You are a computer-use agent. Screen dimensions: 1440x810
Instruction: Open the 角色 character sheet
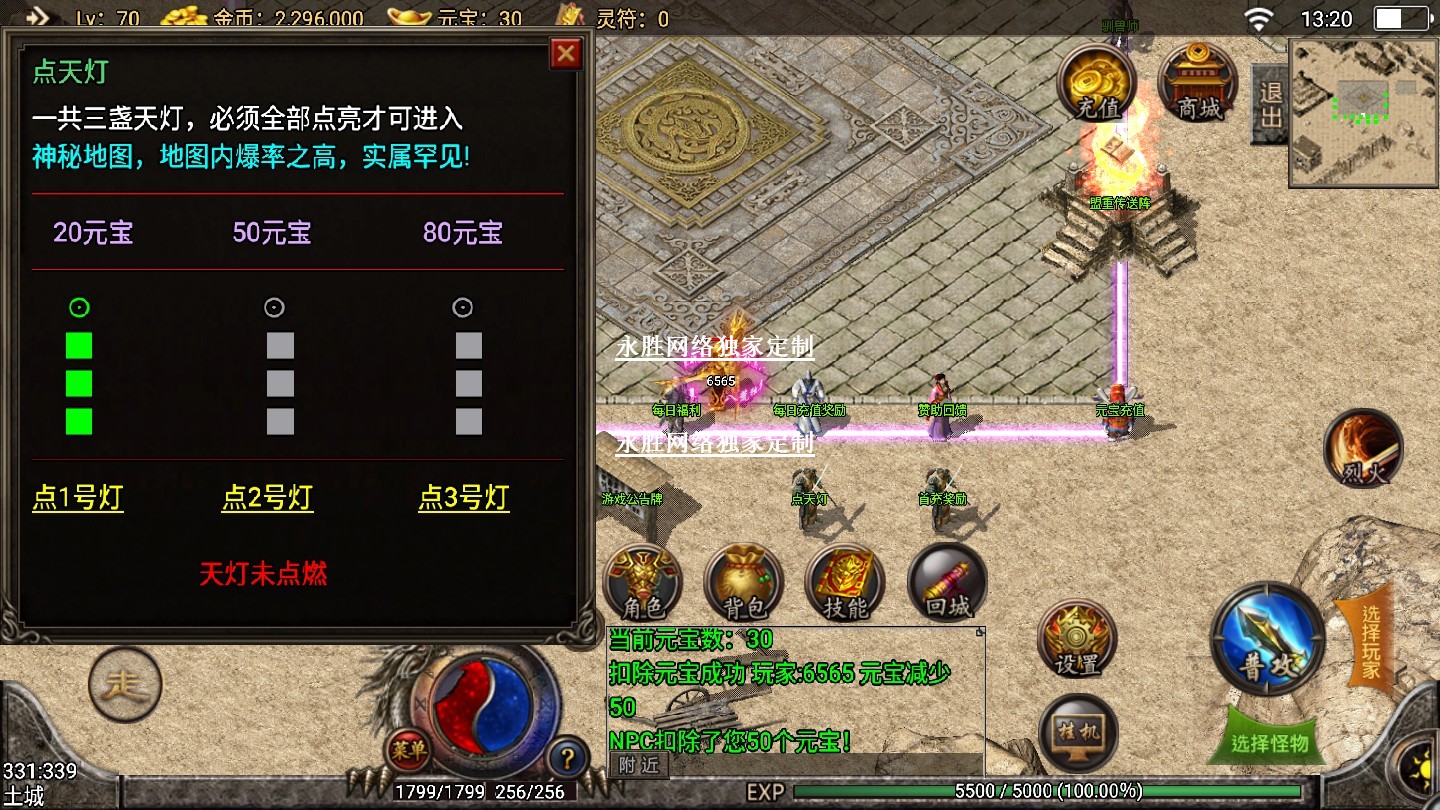[642, 582]
